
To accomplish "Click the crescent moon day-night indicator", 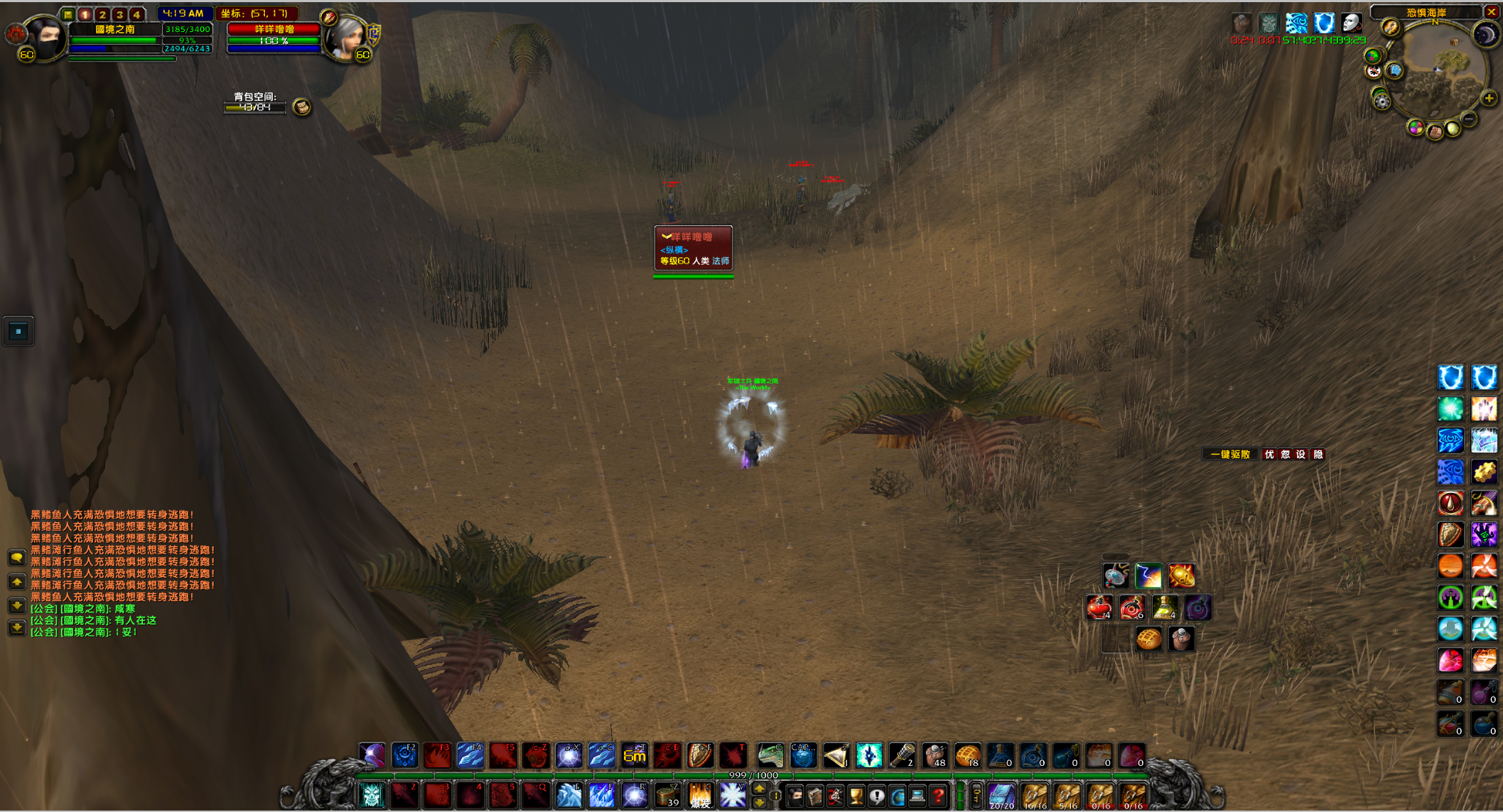I will coord(1485,35).
